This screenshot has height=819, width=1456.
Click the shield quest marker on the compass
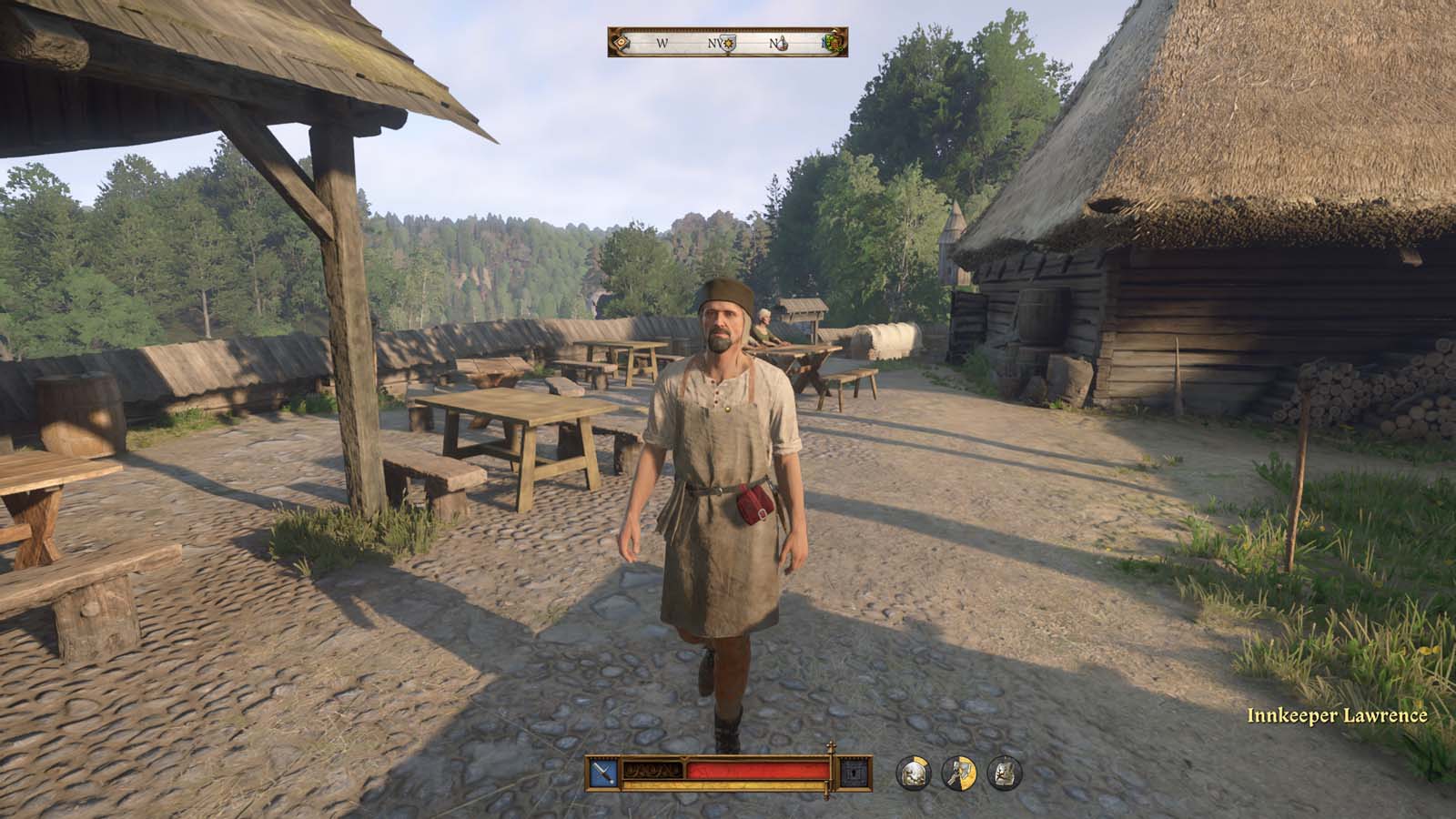point(728,43)
